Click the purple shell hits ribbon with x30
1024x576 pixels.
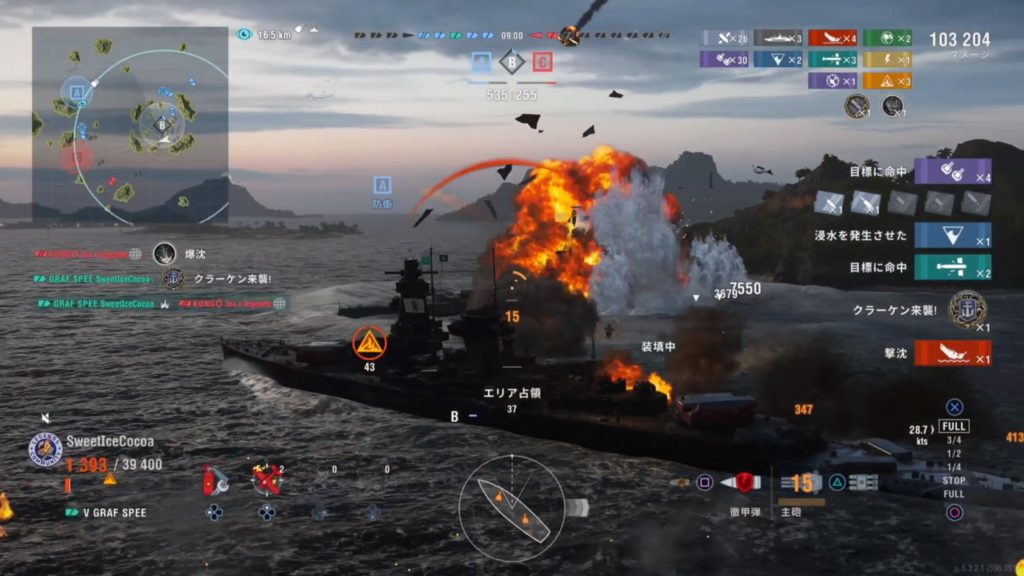723,59
